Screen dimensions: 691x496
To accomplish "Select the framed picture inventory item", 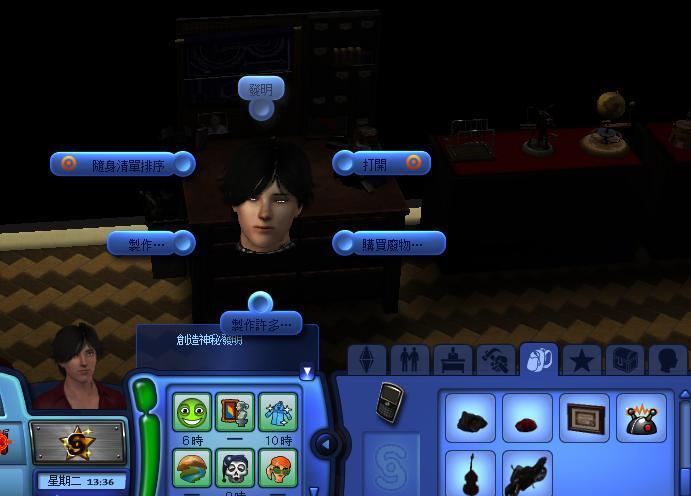I will (x=585, y=417).
